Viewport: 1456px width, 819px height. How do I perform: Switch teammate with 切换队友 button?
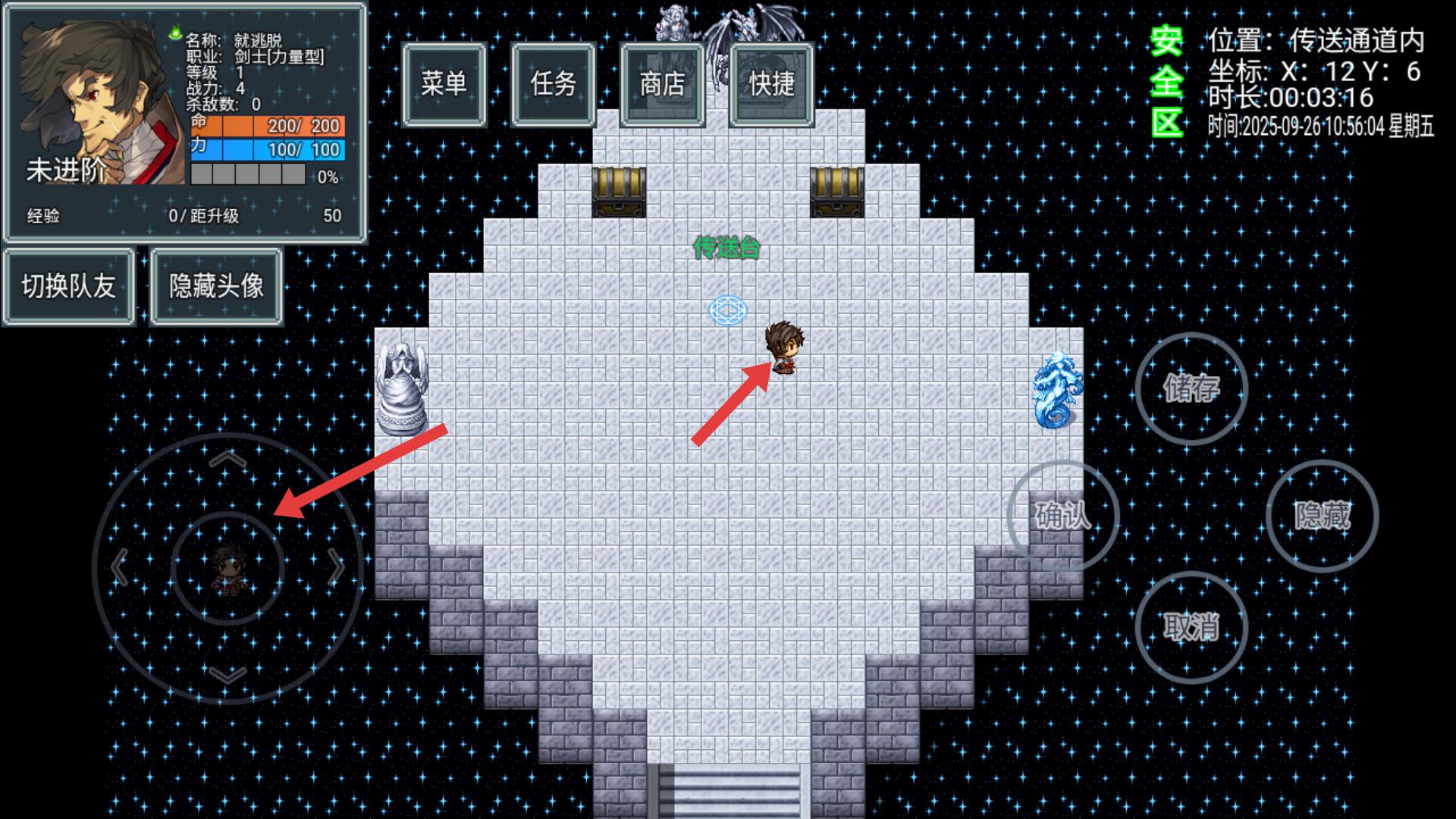click(68, 287)
